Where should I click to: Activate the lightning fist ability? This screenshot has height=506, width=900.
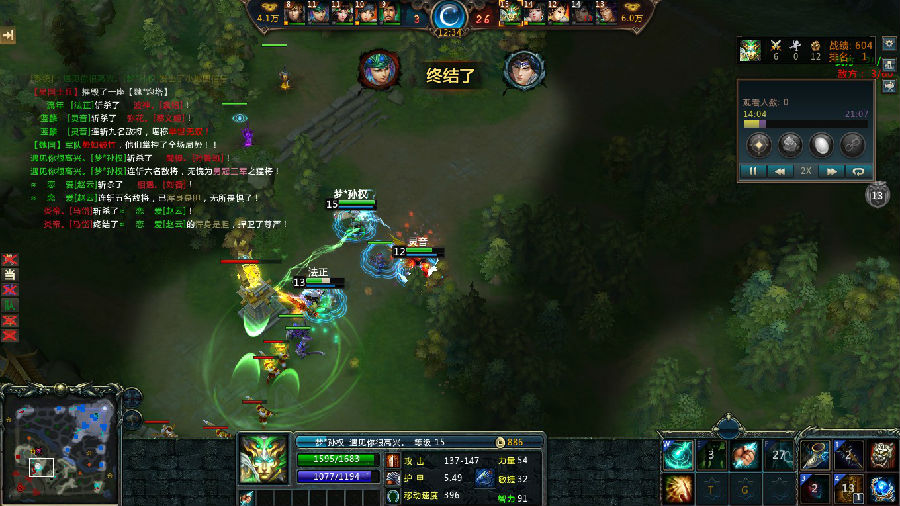click(743, 455)
